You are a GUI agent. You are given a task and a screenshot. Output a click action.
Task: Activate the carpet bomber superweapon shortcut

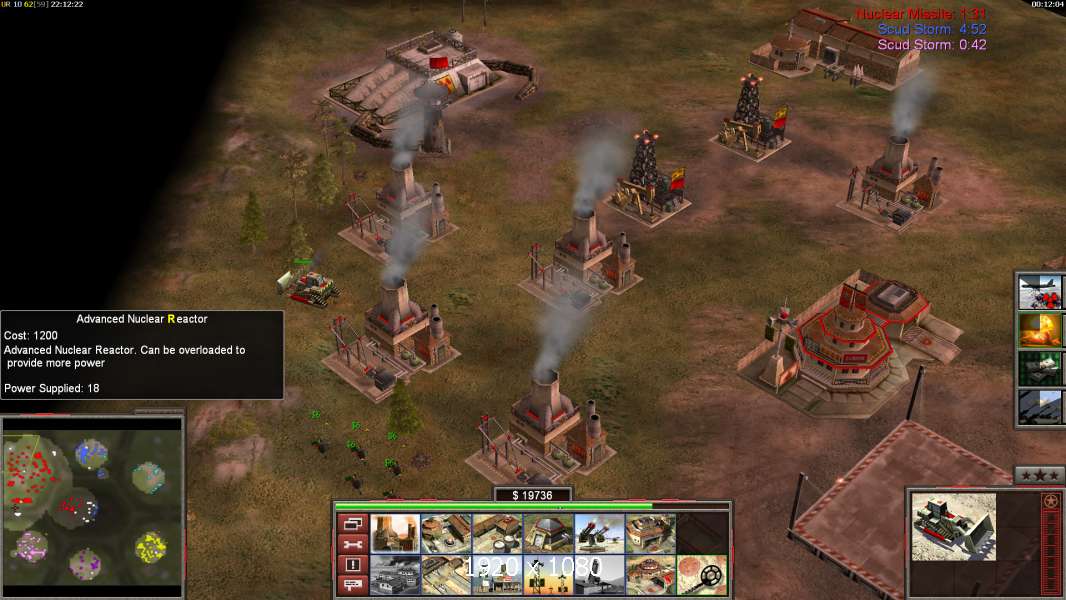[1040, 293]
